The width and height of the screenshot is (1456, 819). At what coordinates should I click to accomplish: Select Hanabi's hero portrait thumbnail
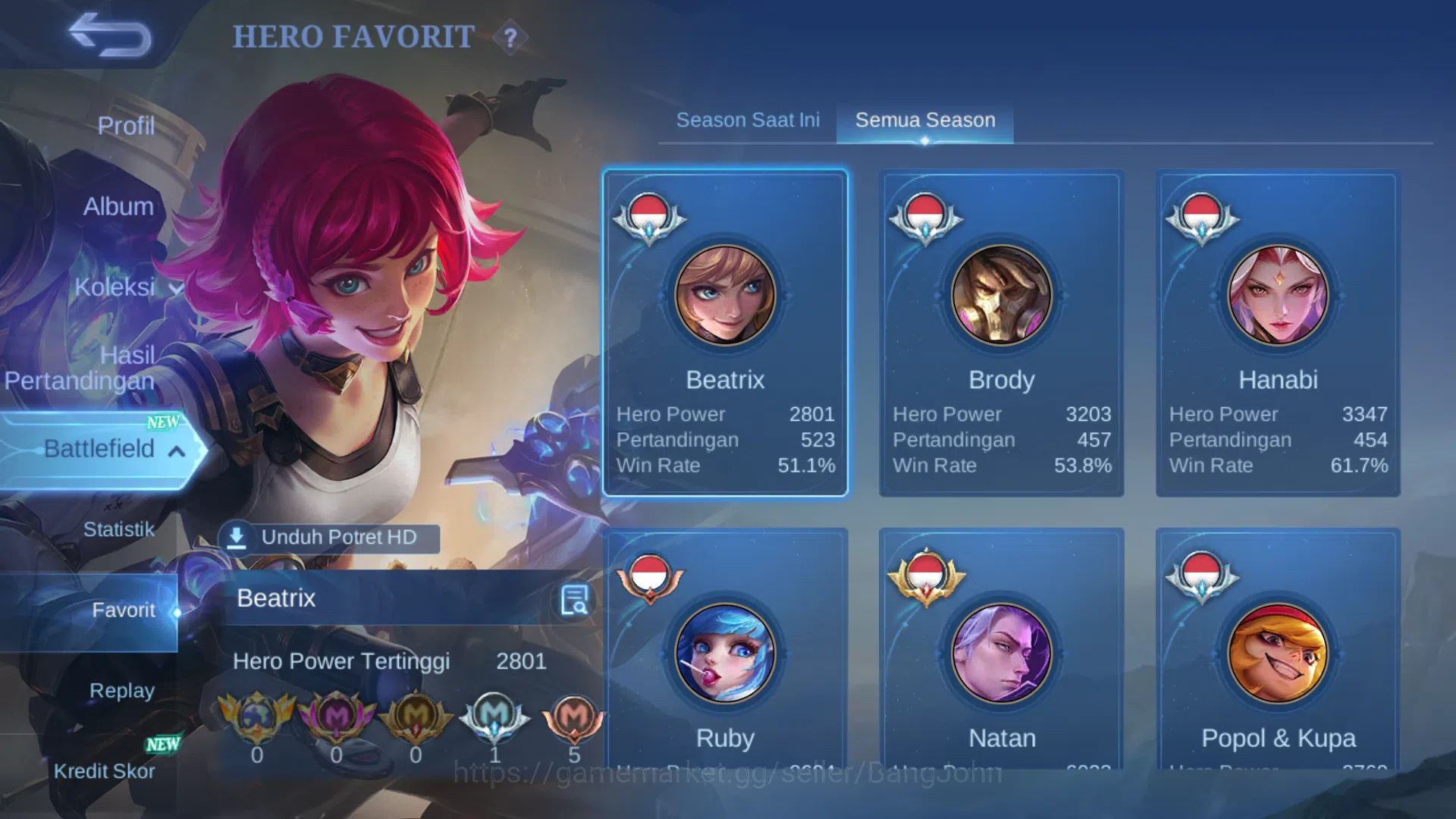point(1276,297)
